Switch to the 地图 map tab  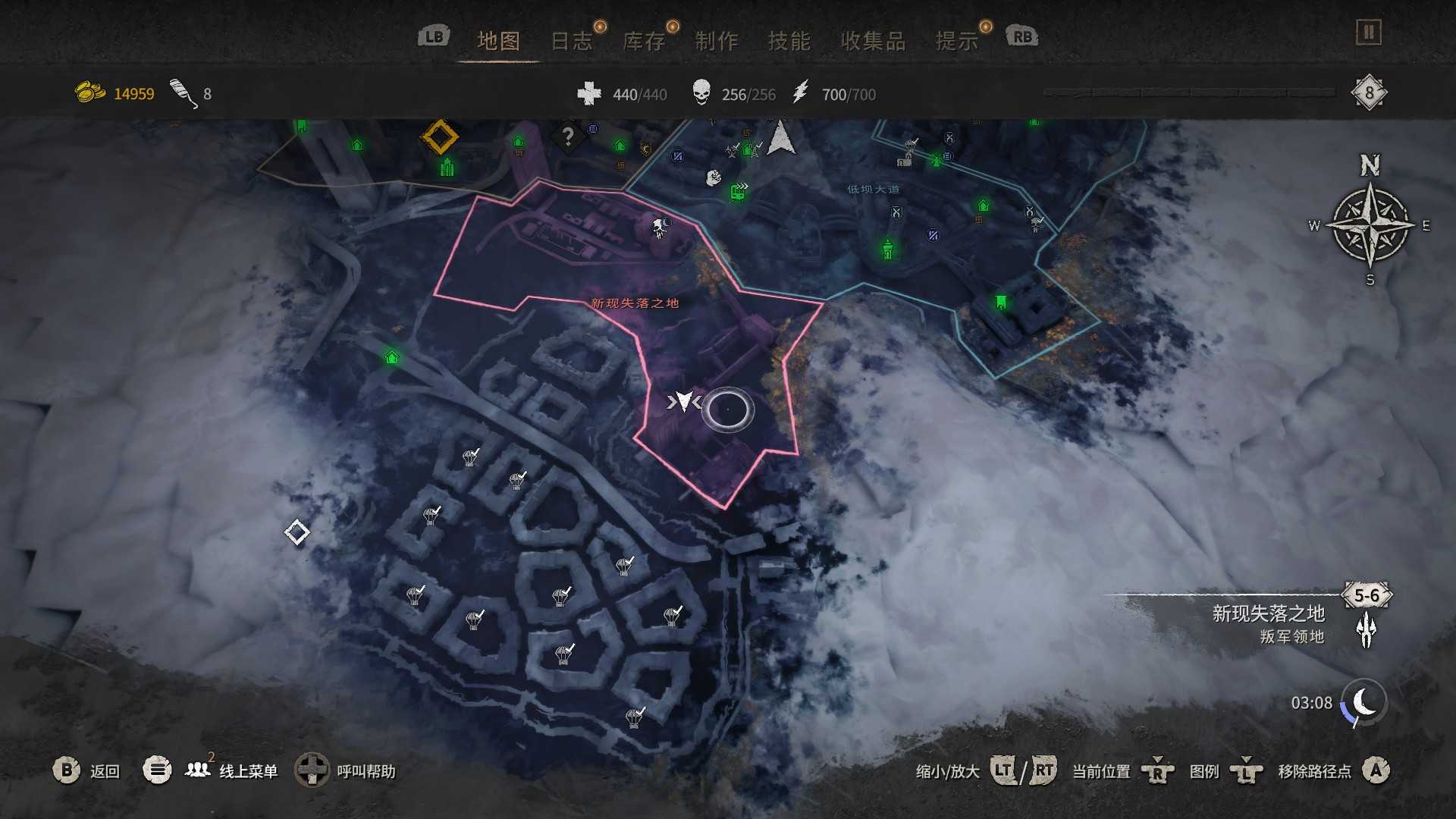498,40
